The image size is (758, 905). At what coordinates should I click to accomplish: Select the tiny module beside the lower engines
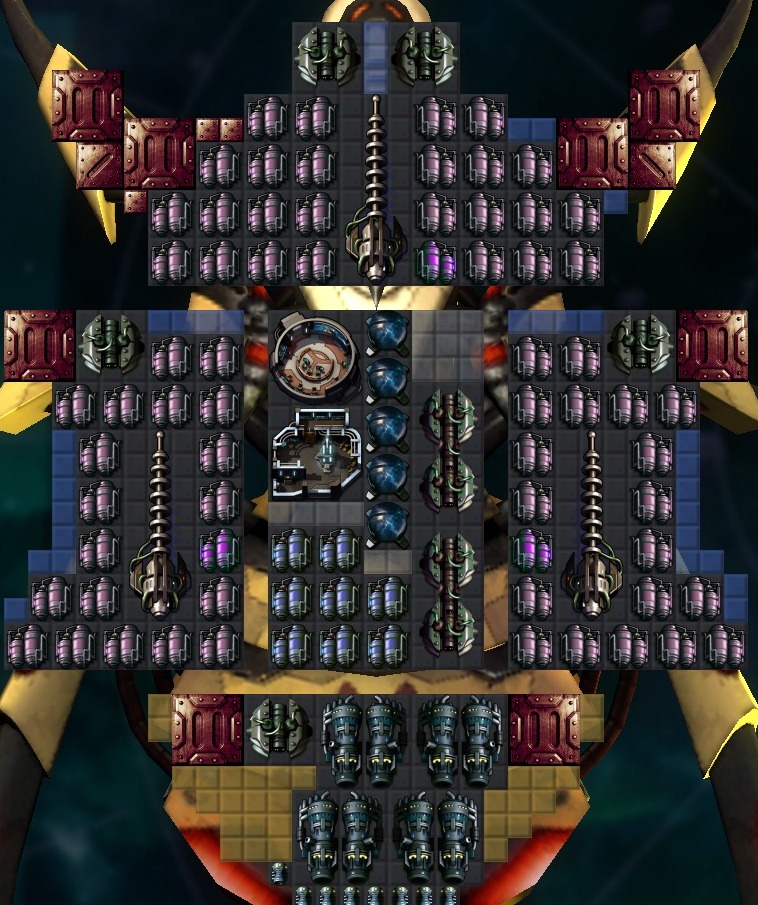280,873
